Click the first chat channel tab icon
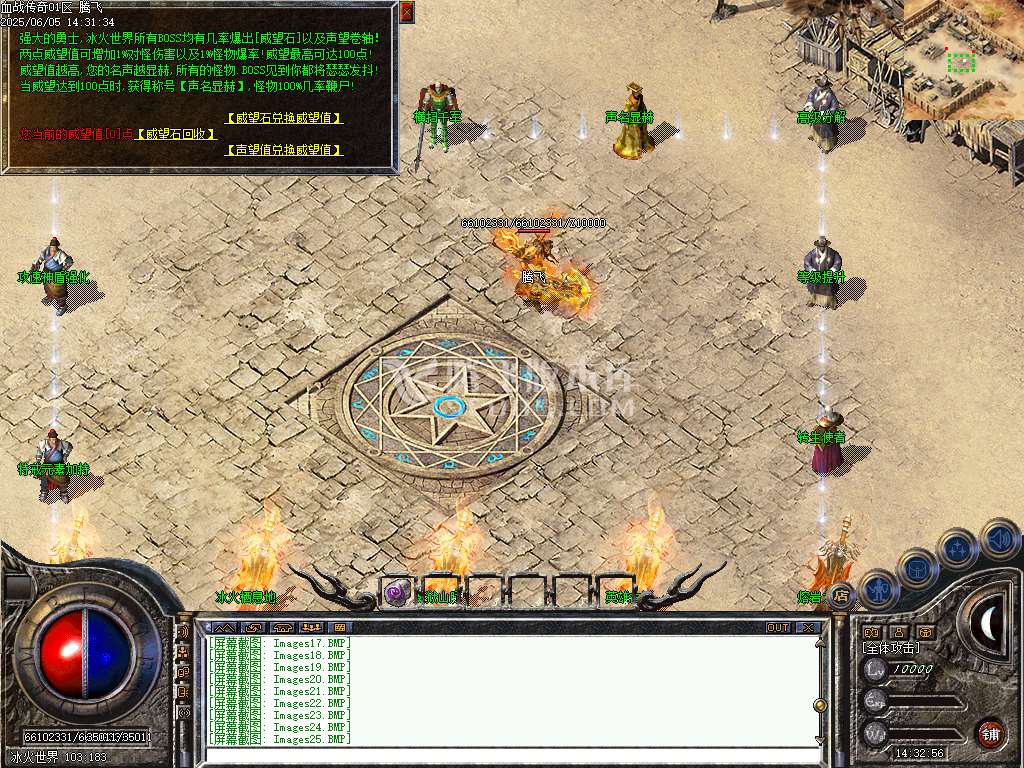 [220, 628]
